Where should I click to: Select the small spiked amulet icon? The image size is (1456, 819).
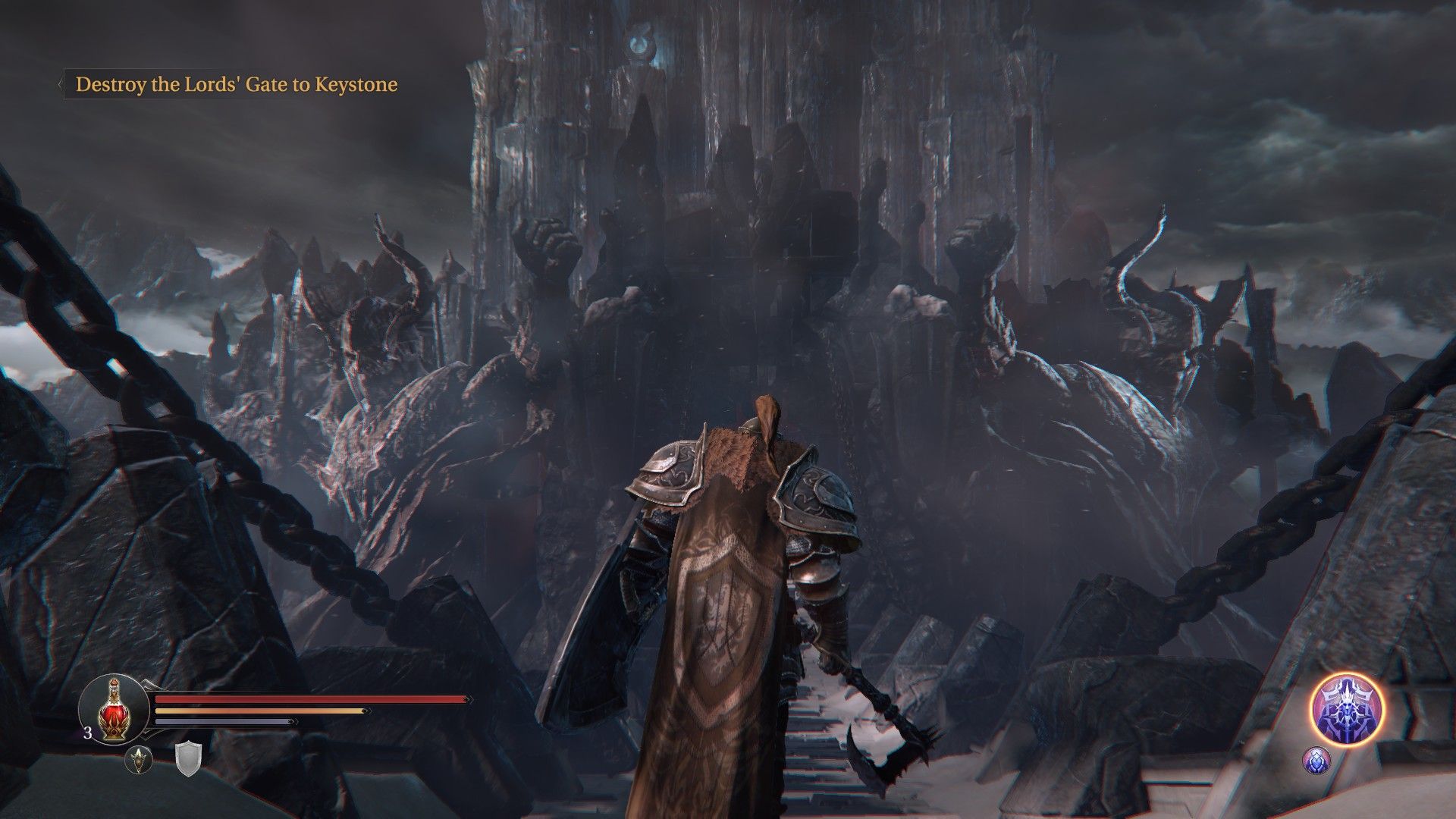click(x=139, y=759)
